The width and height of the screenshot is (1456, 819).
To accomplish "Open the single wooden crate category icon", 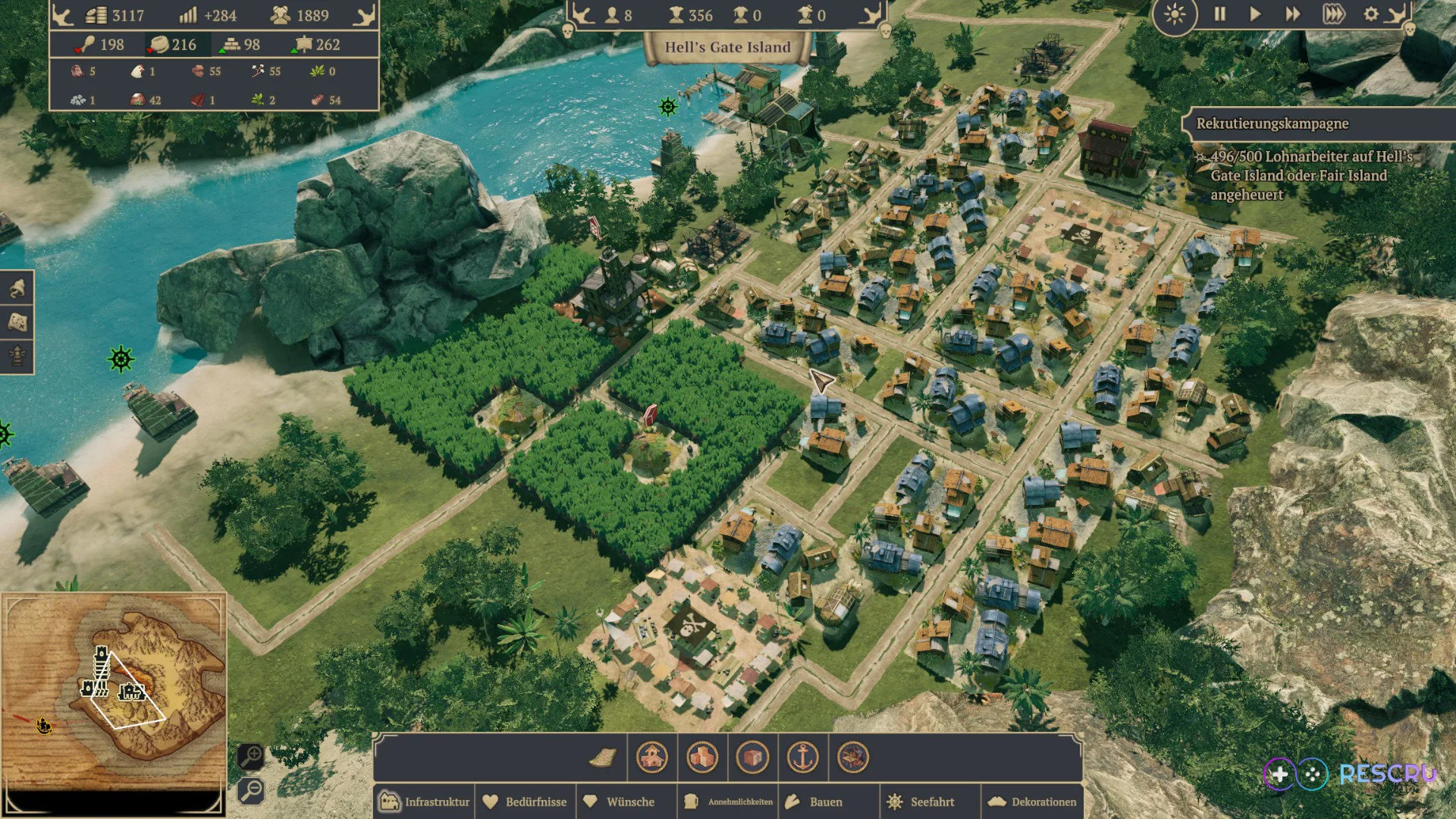I will (x=753, y=758).
